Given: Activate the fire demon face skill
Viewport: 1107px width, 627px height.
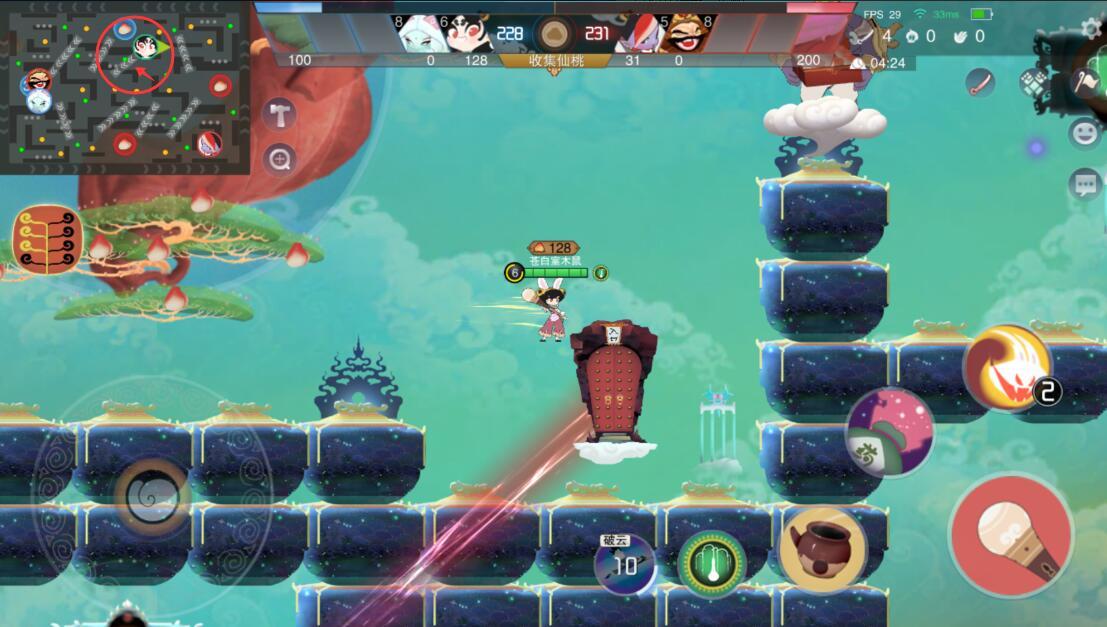Looking at the screenshot, I should coord(1007,368).
